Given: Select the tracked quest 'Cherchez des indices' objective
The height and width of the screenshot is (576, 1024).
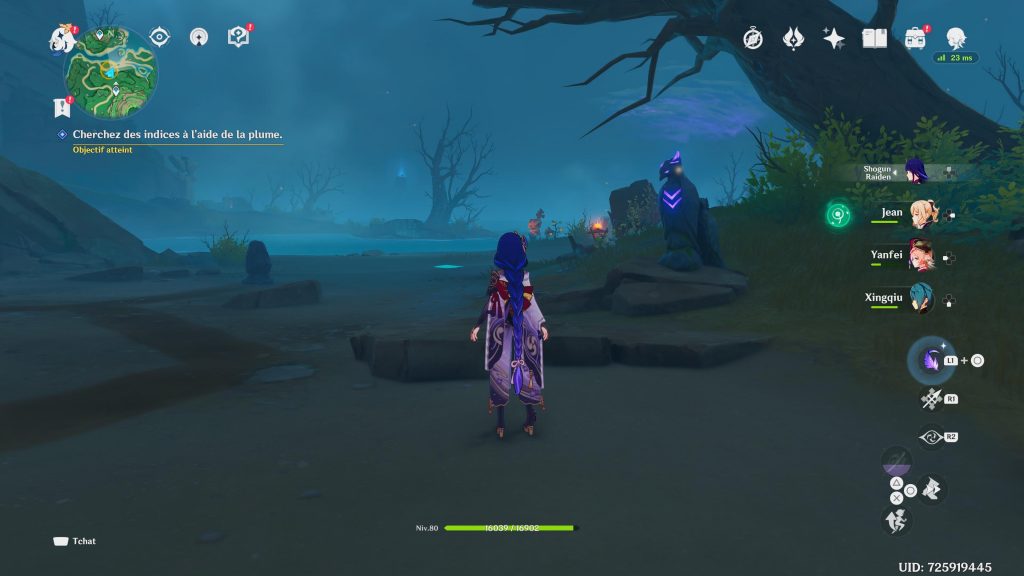Looking at the screenshot, I should pyautogui.click(x=177, y=134).
